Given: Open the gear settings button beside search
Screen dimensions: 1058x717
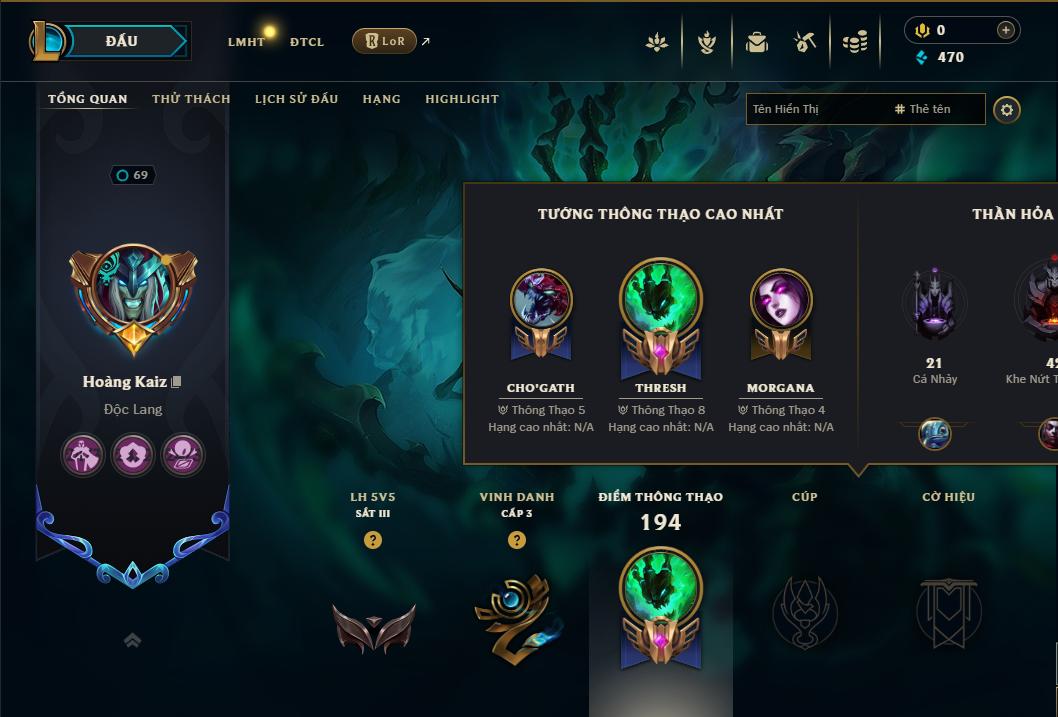Looking at the screenshot, I should click(x=1007, y=109).
